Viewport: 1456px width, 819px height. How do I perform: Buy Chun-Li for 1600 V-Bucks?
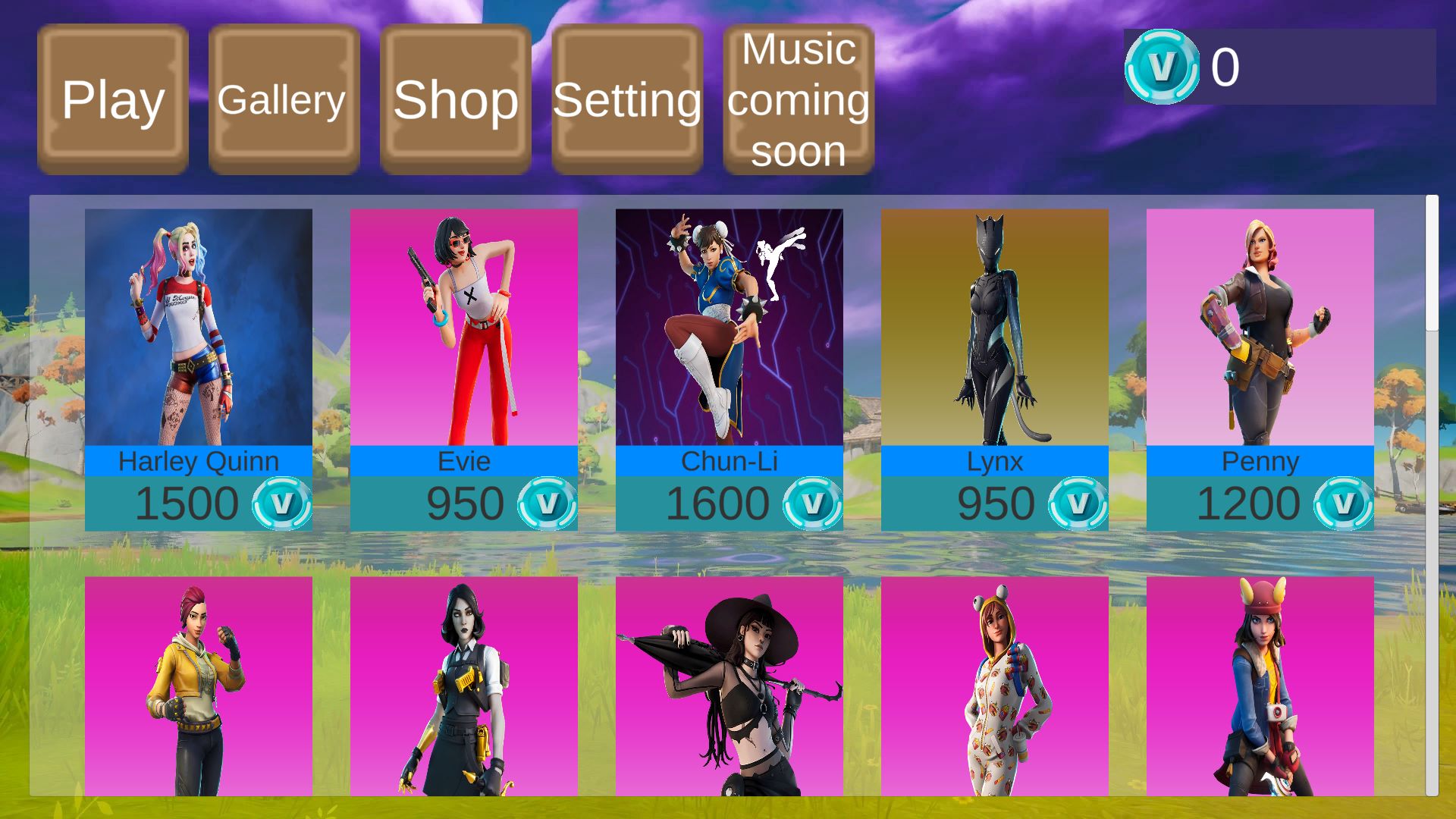[x=730, y=504]
